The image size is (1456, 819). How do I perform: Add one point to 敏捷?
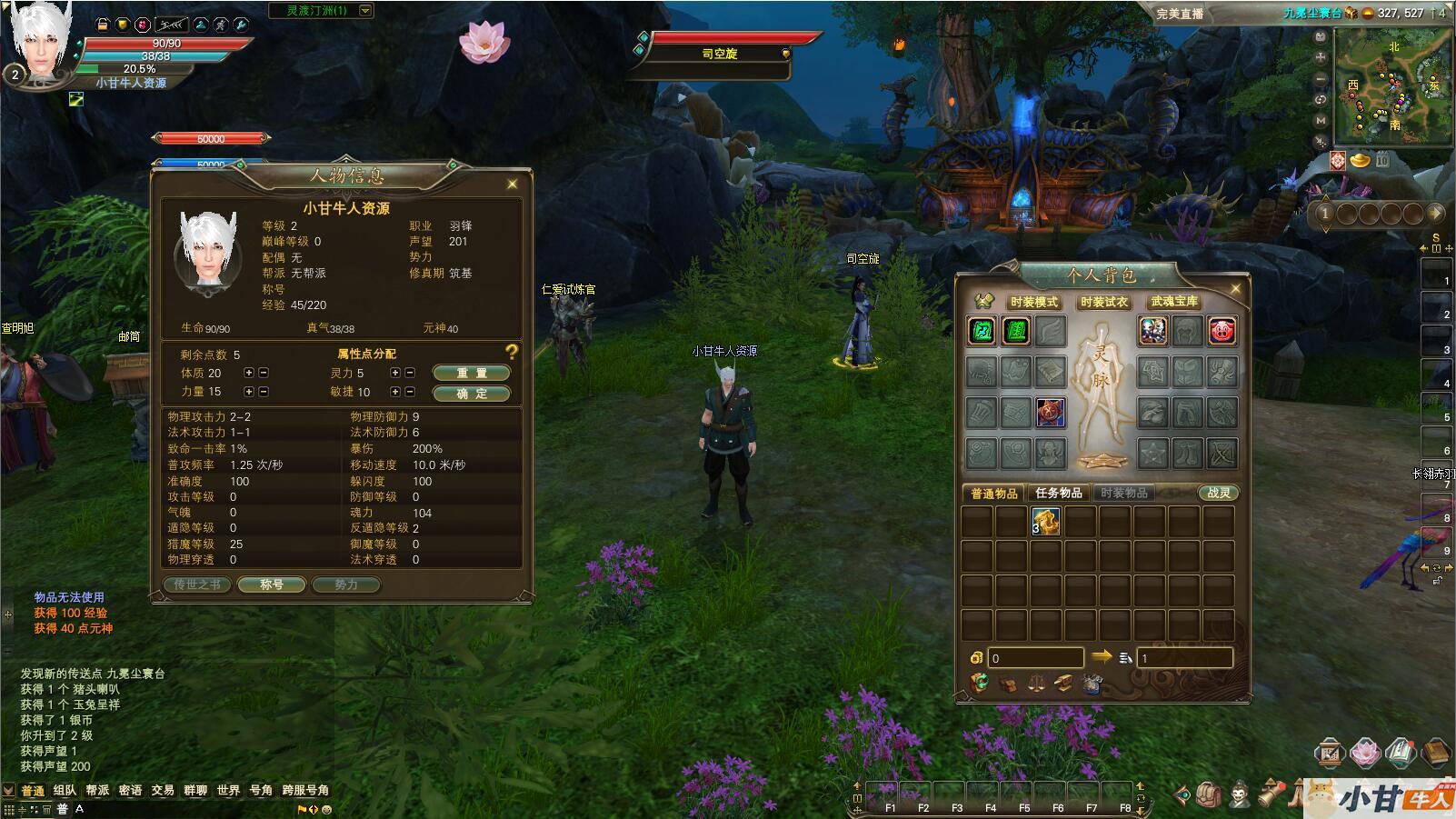click(395, 392)
